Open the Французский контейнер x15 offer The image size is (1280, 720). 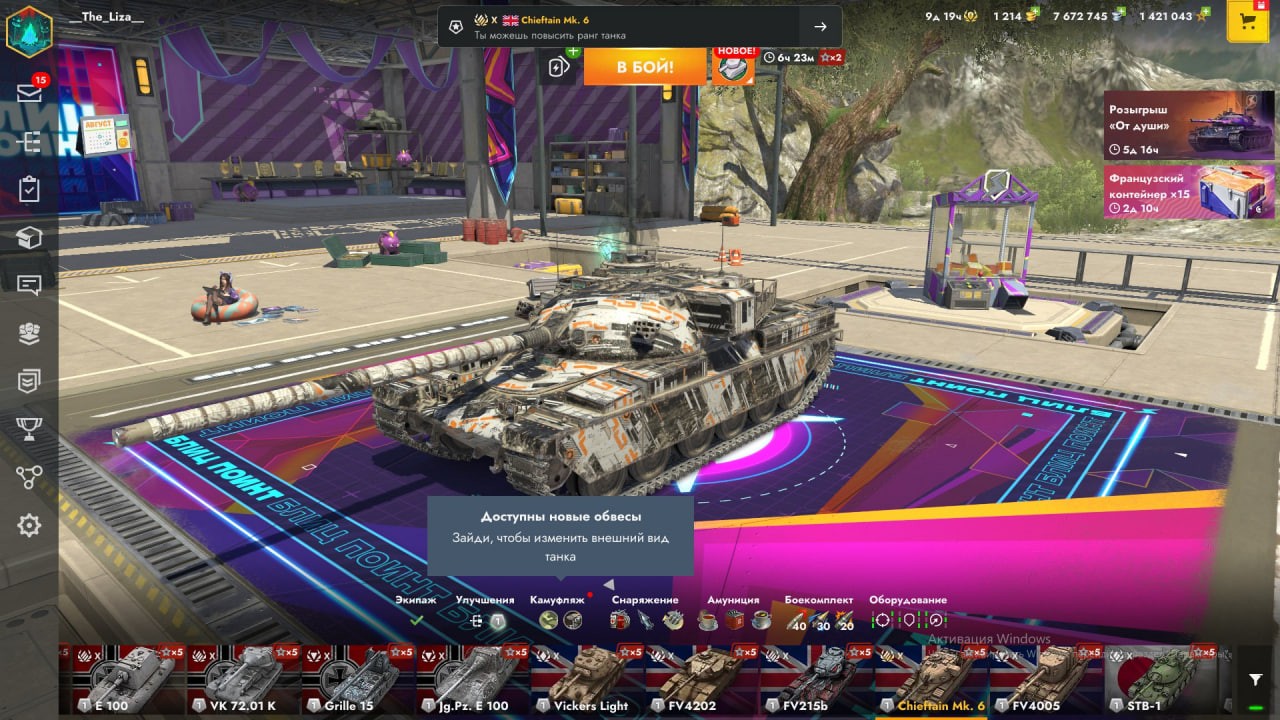[x=1174, y=192]
